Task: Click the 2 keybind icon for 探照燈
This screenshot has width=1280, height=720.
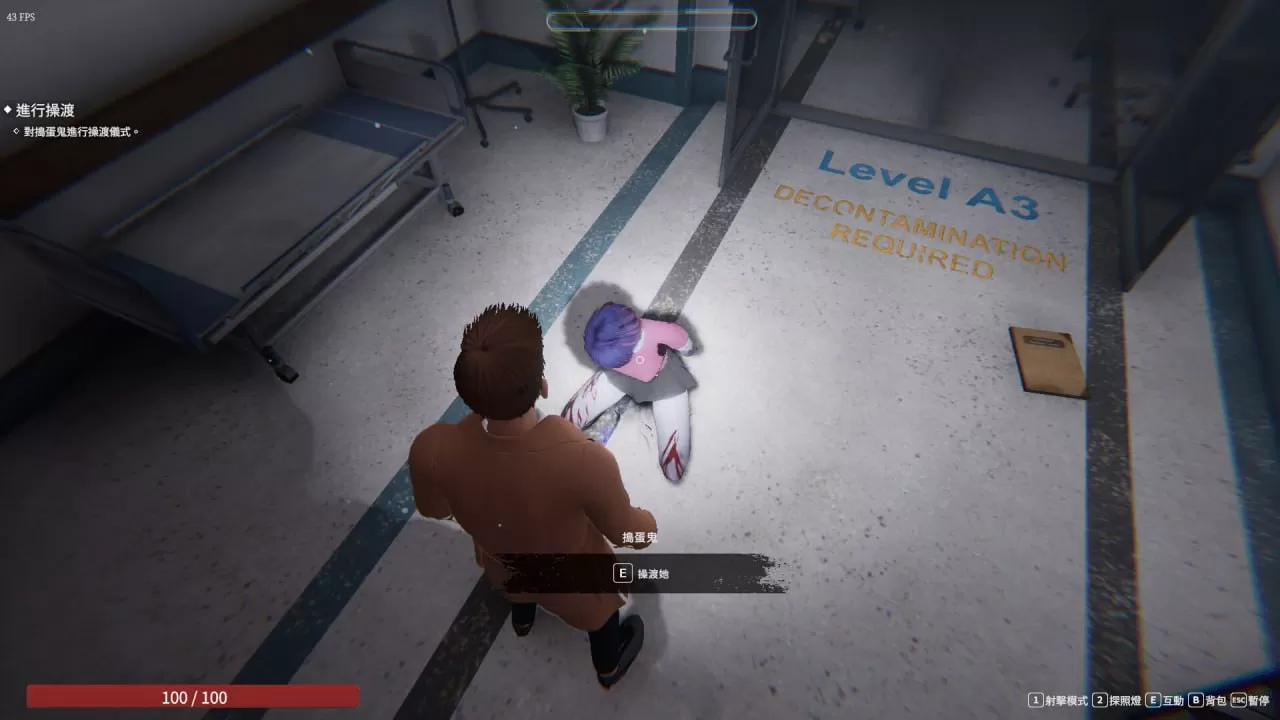Action: [1100, 700]
